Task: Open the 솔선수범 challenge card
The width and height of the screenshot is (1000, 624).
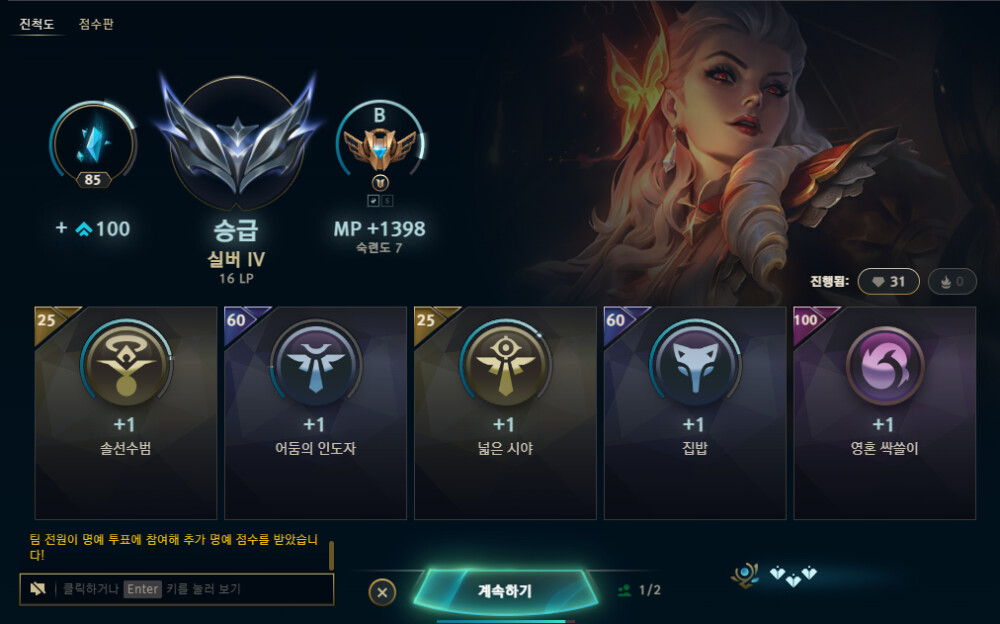Action: click(x=126, y=412)
